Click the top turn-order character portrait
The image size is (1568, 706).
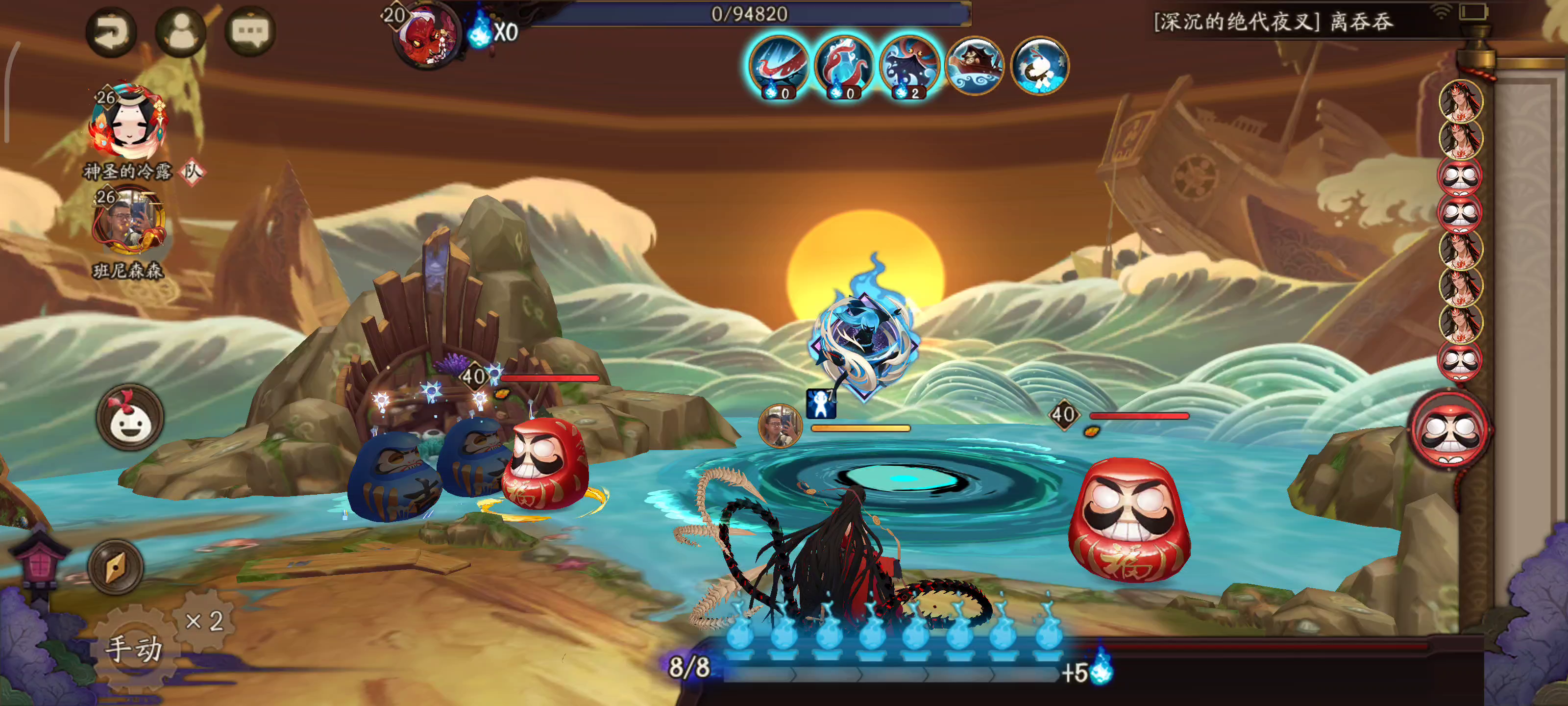[1460, 101]
